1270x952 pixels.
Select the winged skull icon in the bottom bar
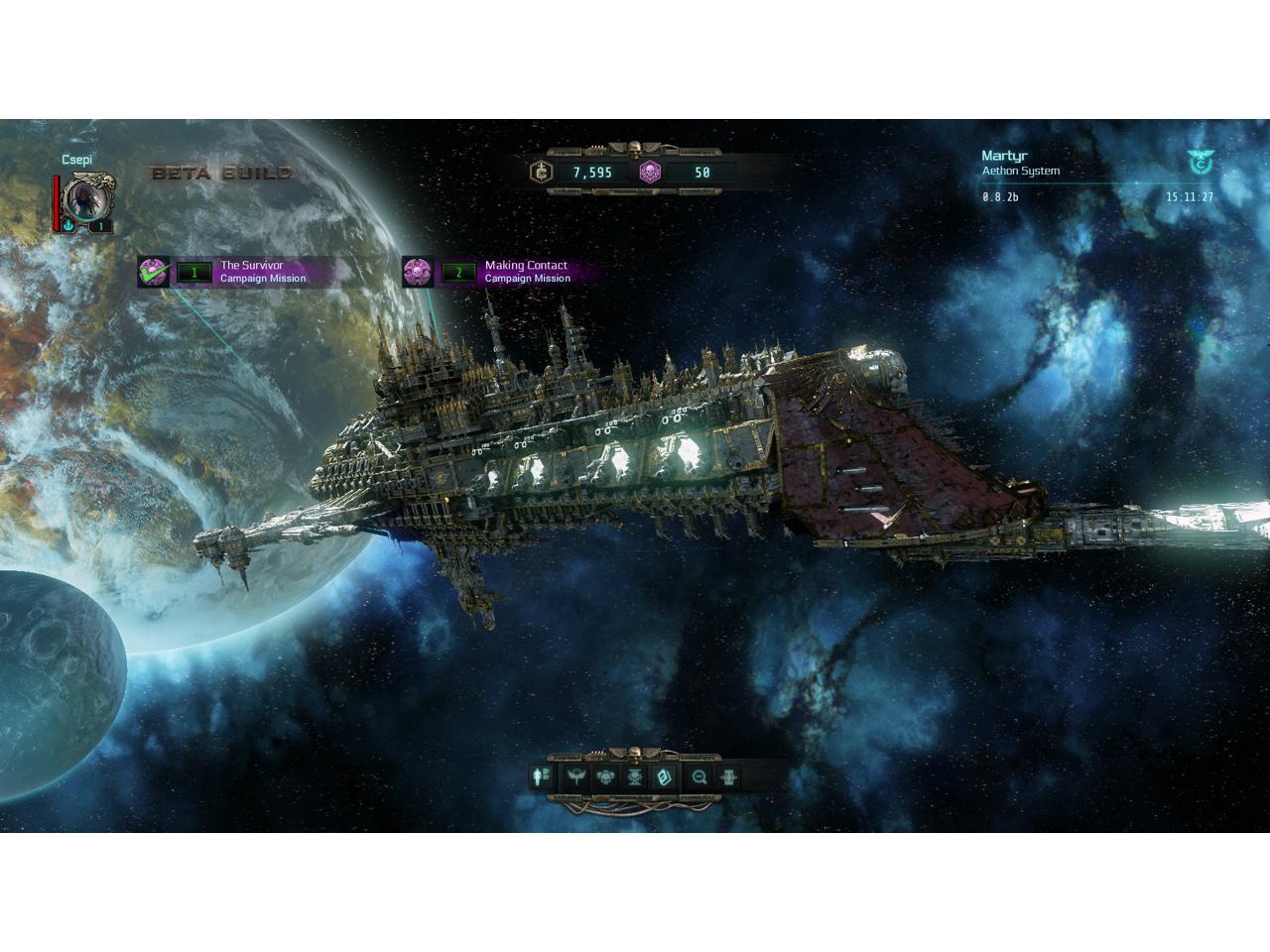click(606, 776)
